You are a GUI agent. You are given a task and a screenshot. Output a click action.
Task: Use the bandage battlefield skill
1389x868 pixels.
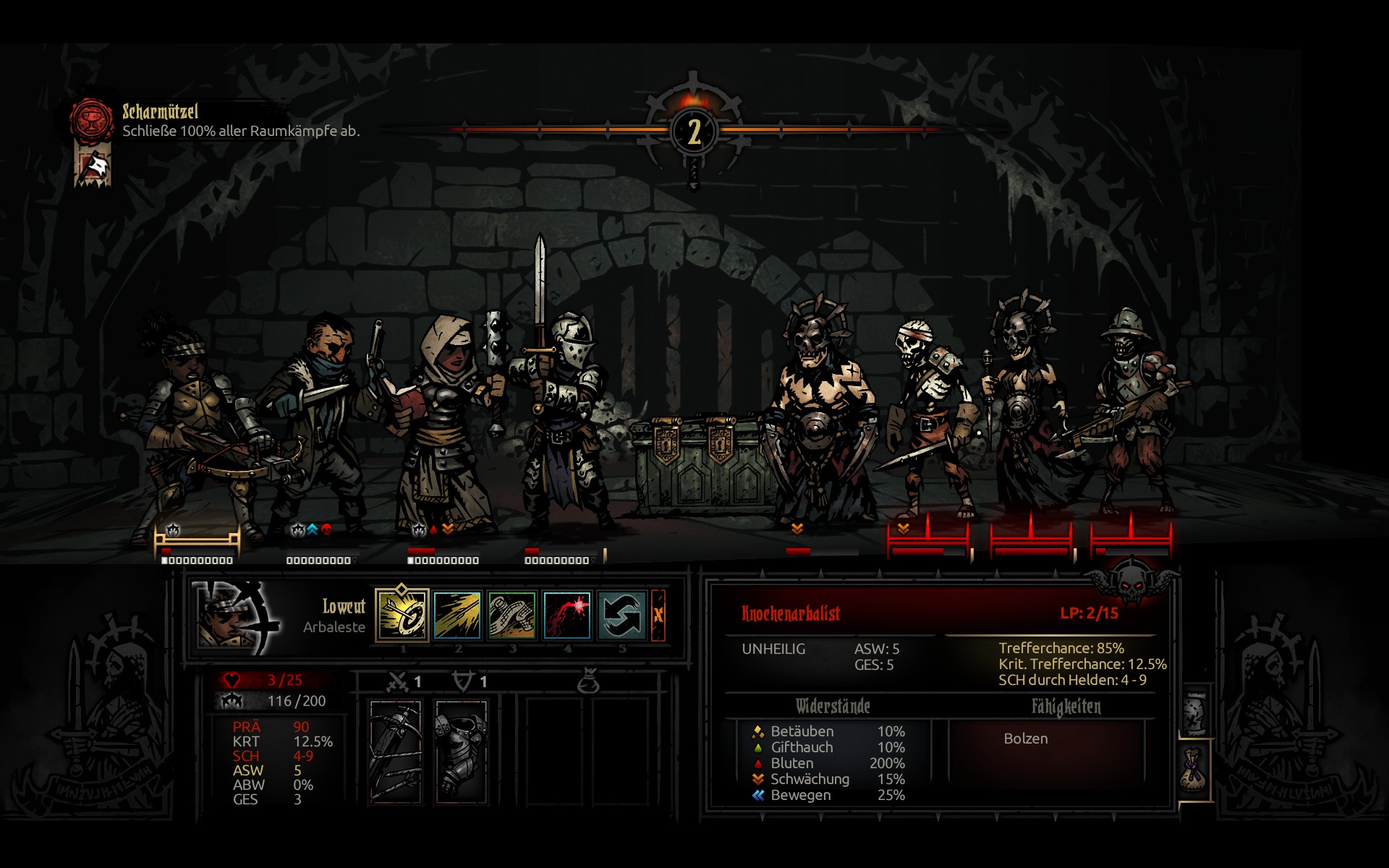(512, 616)
